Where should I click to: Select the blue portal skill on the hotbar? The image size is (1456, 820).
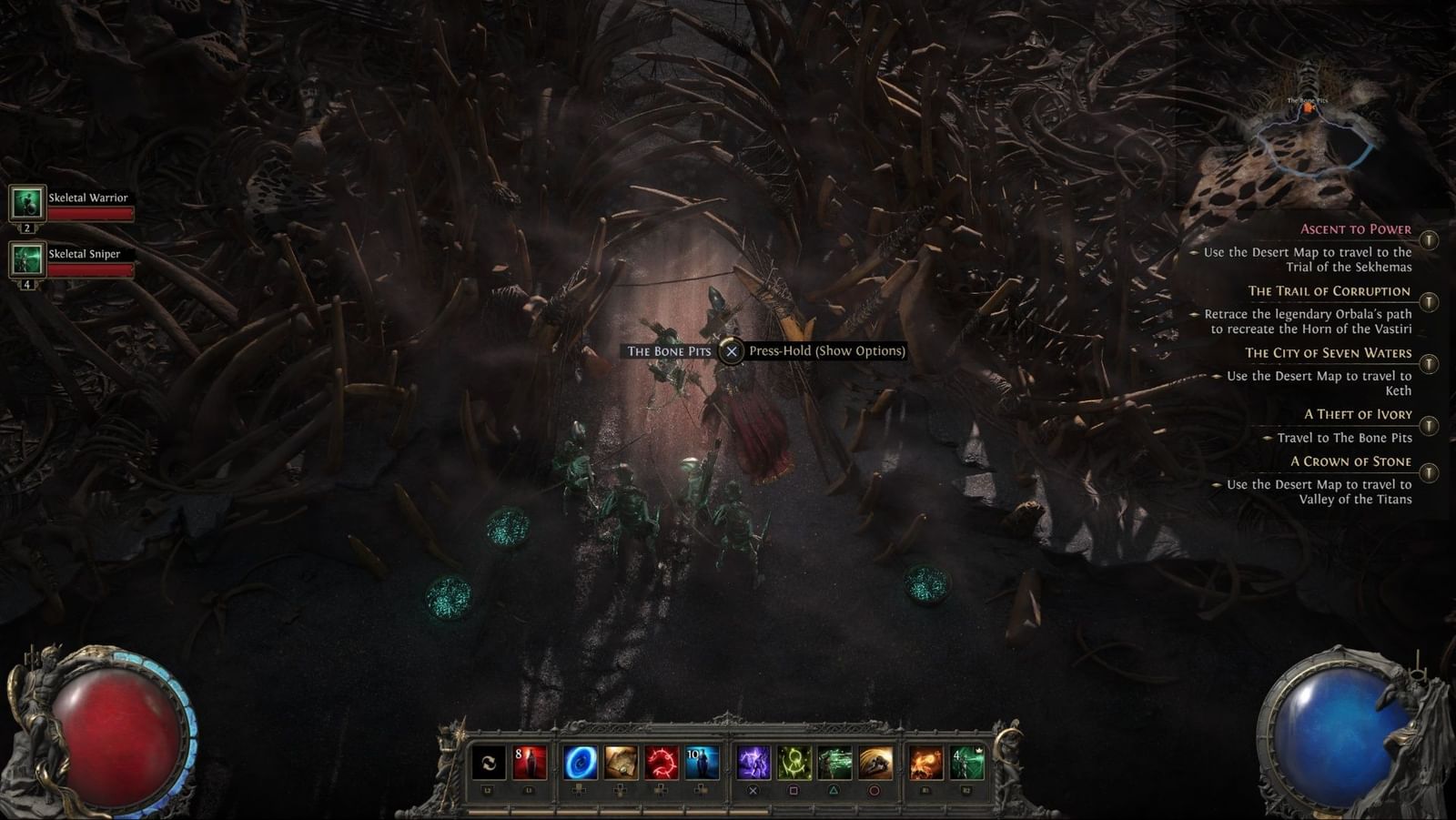(x=582, y=761)
